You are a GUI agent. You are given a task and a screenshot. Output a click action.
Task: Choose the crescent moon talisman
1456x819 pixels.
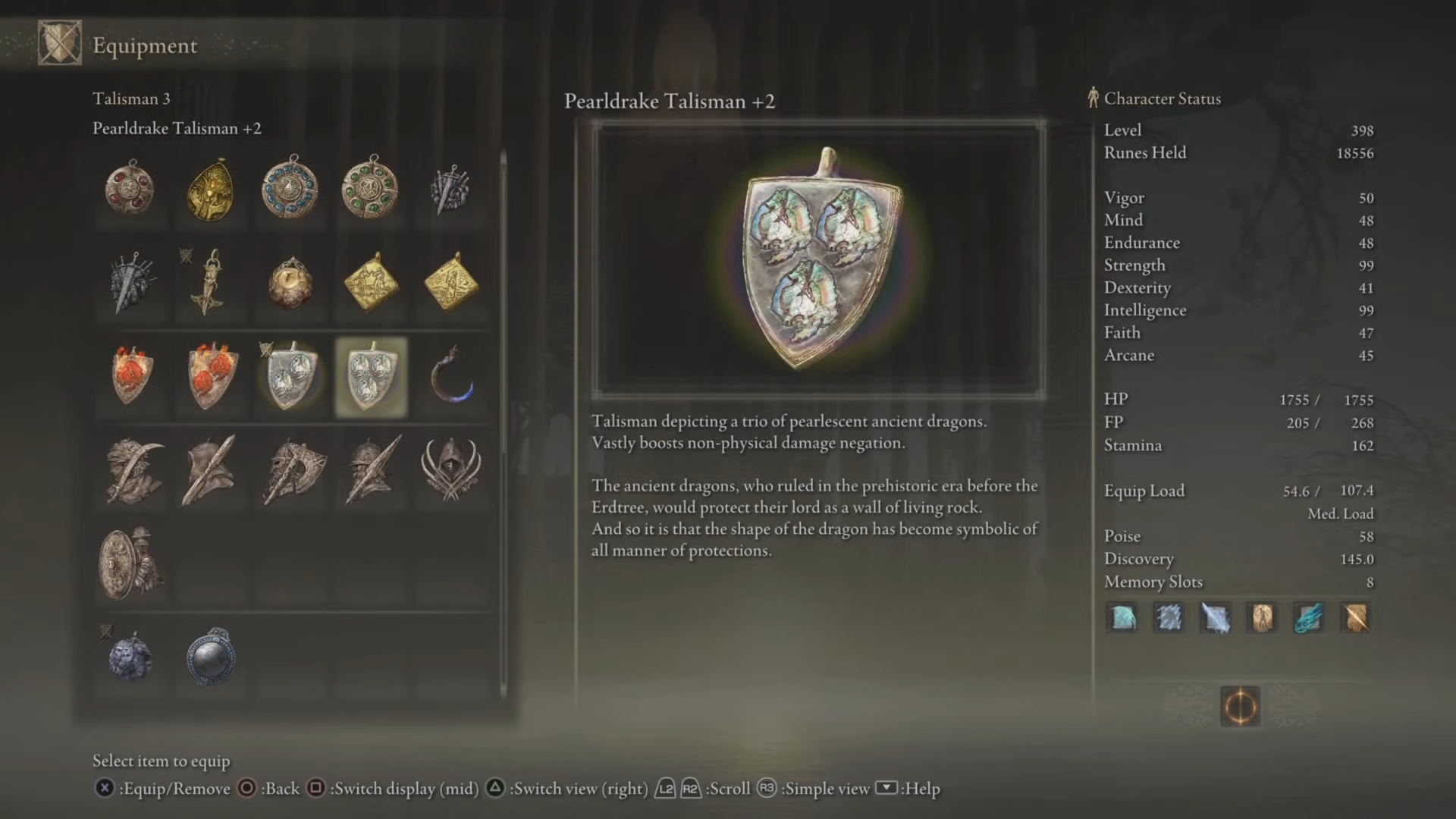coord(451,375)
